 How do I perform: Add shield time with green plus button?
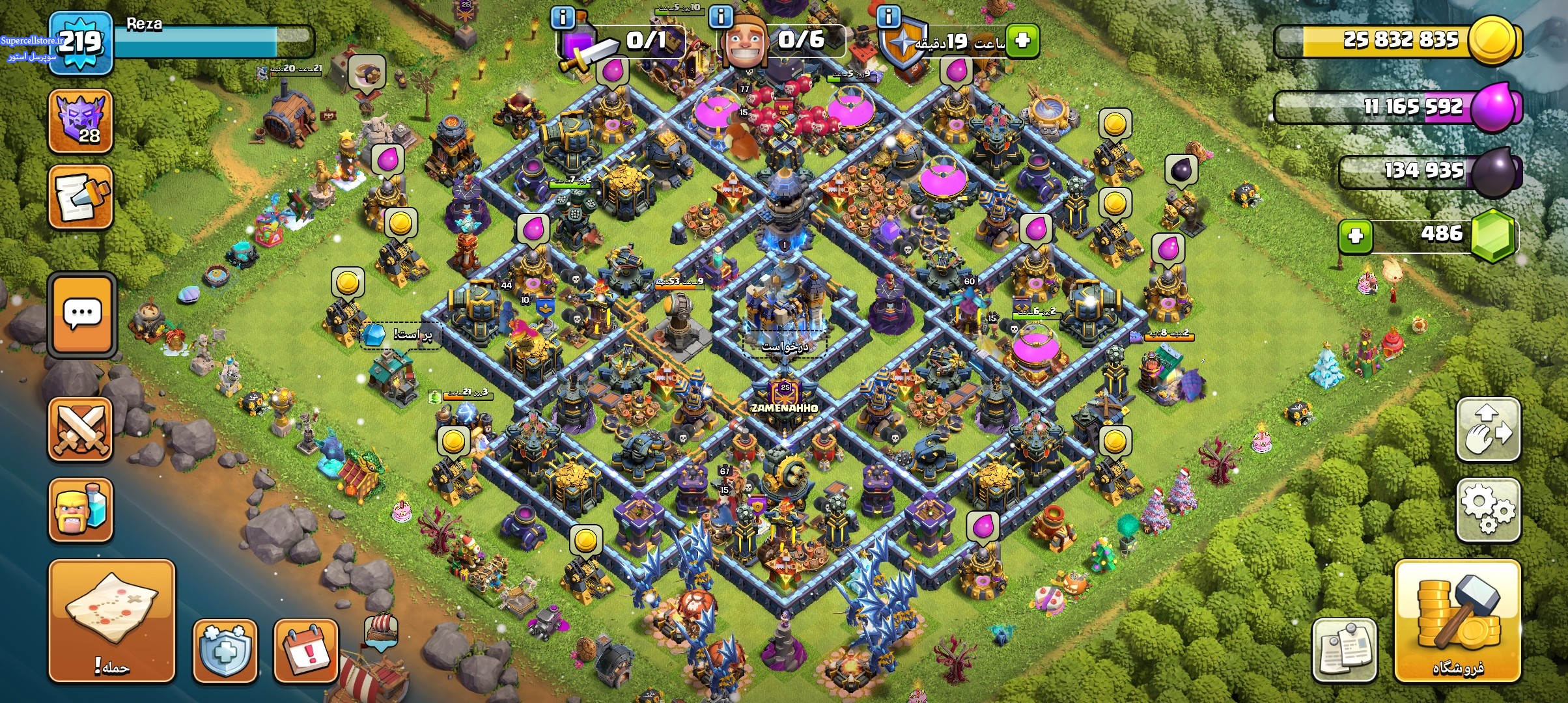[1022, 40]
